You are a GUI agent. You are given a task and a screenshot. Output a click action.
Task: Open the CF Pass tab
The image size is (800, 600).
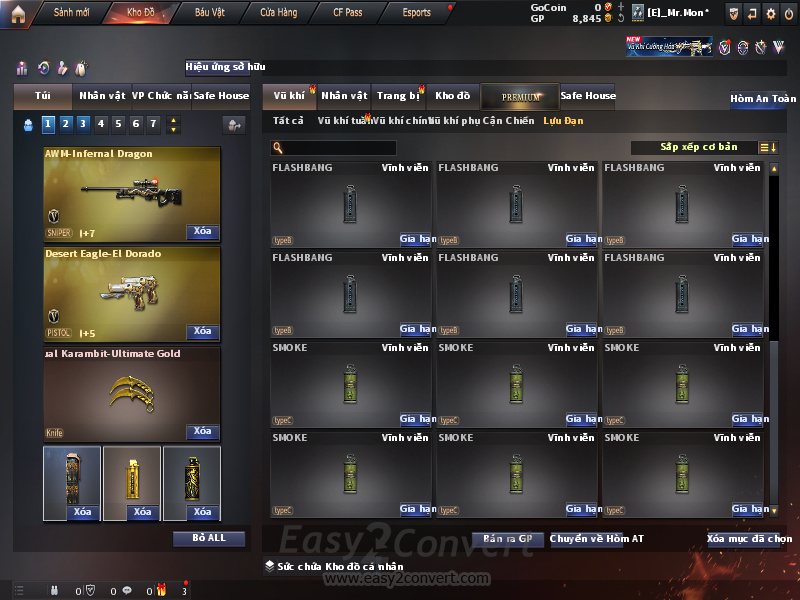point(351,13)
